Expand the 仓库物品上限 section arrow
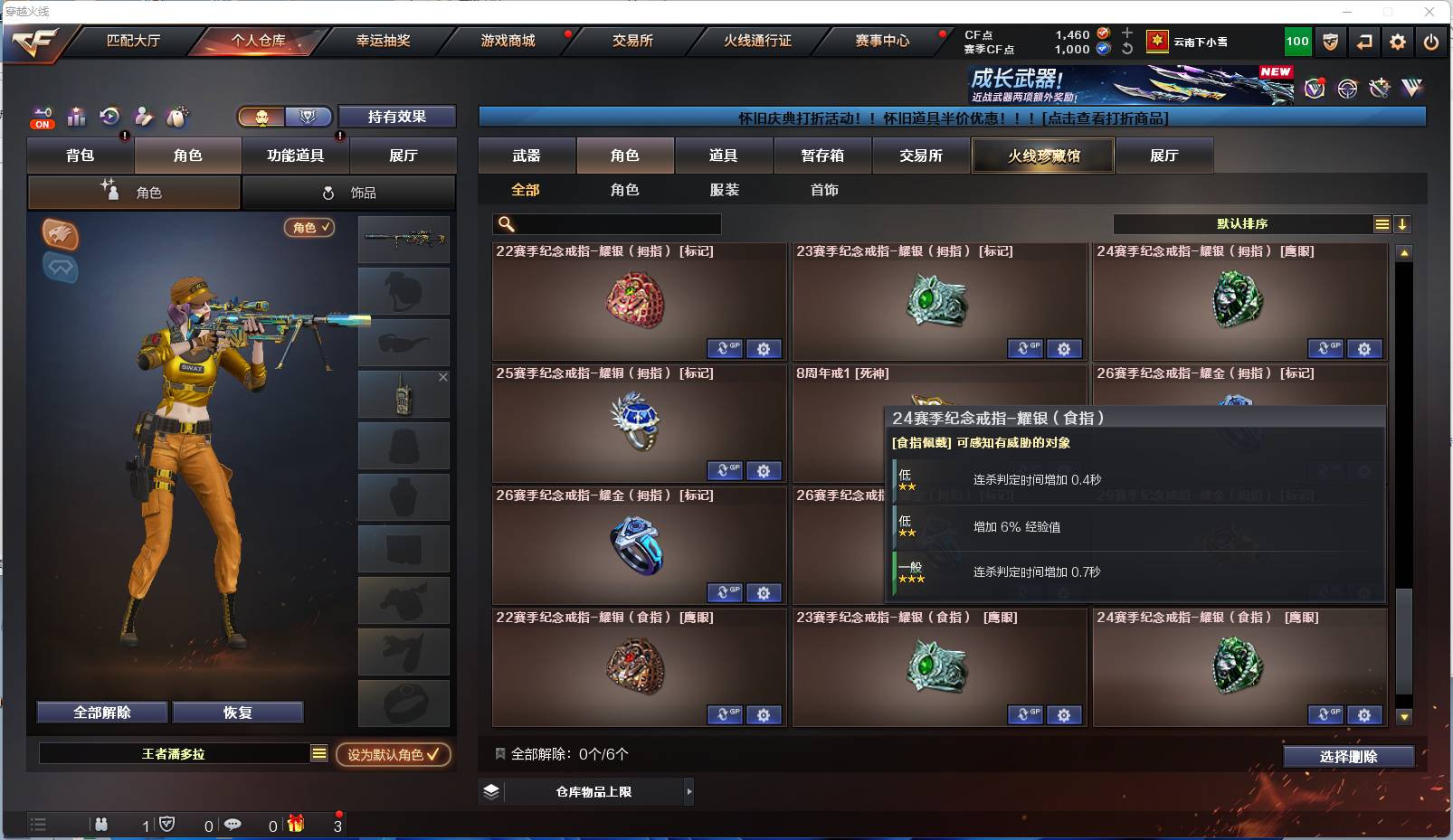Viewport: 1453px width, 840px height. point(689,791)
